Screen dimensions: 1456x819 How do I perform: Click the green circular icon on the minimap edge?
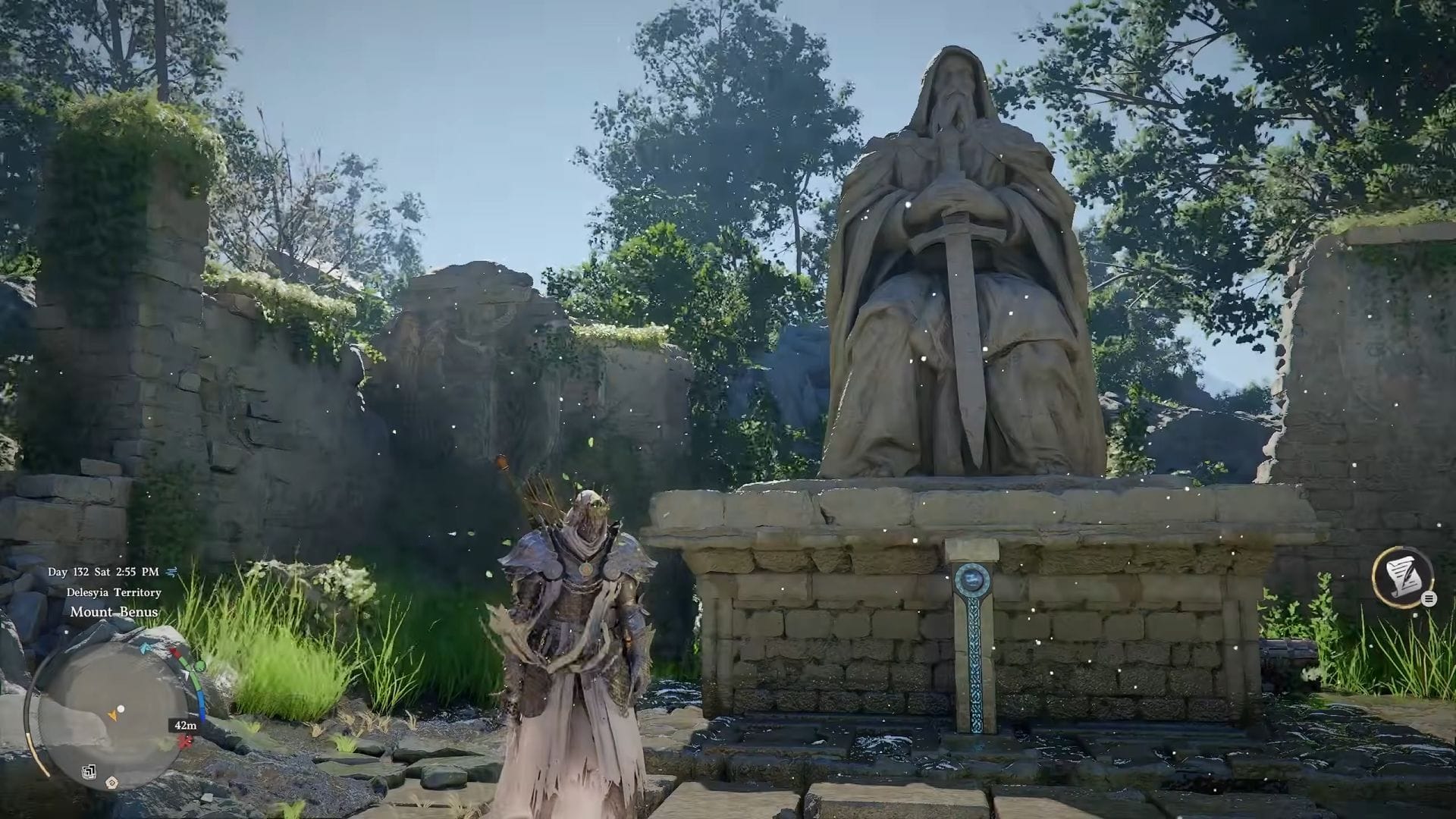click(199, 665)
